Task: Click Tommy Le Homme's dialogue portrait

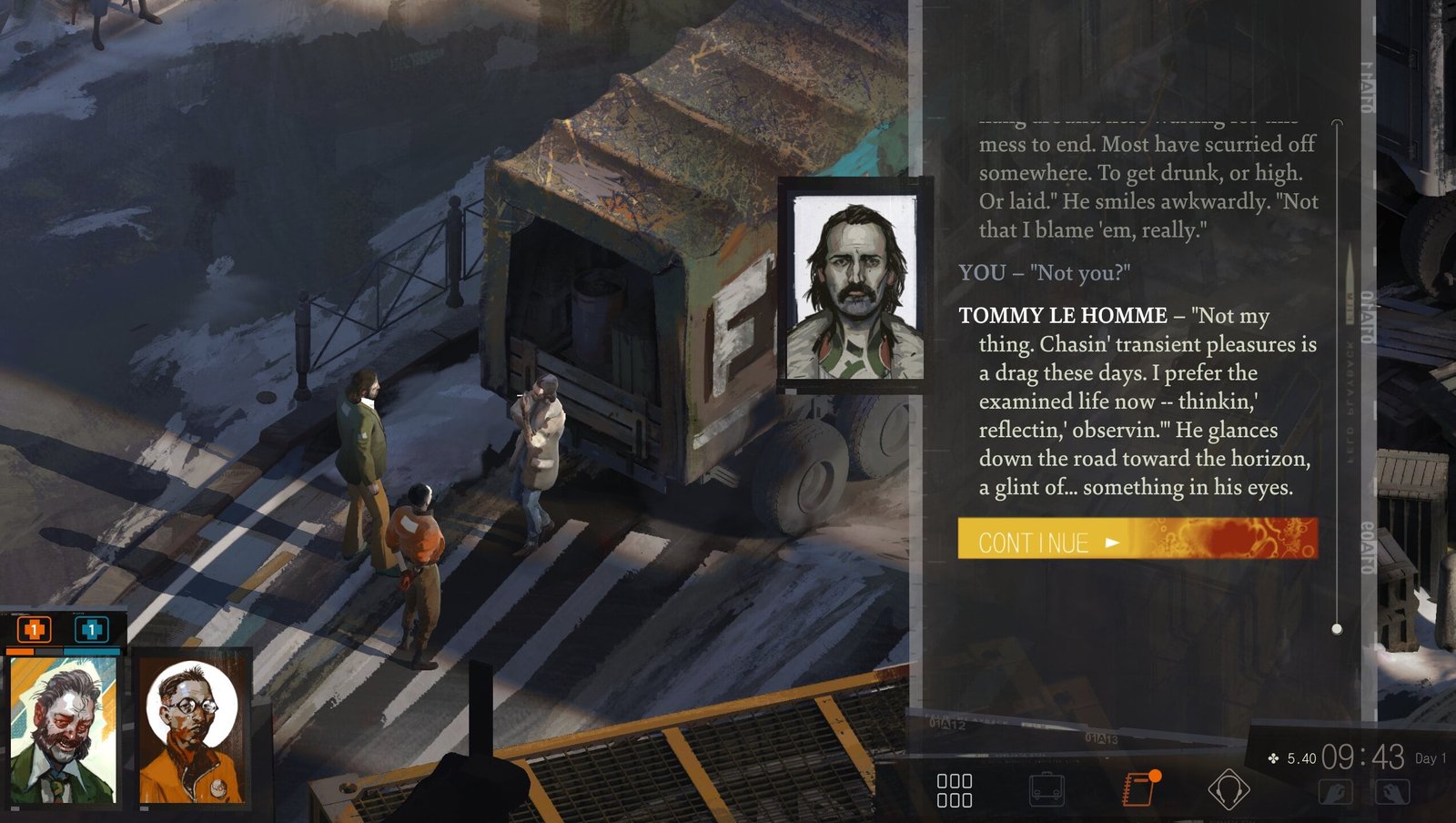Action: click(x=854, y=287)
